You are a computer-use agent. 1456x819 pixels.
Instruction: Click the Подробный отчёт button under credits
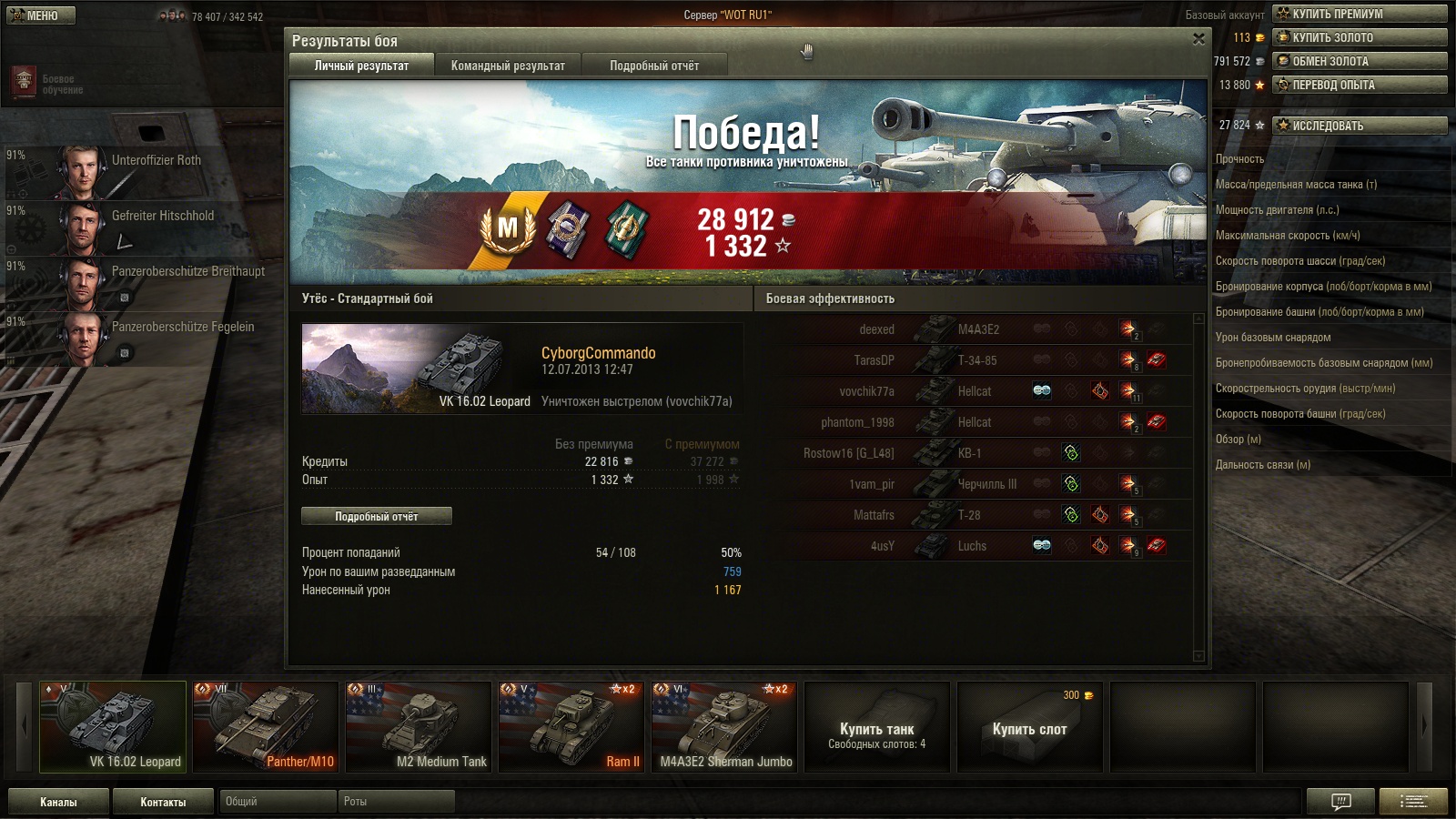(376, 516)
